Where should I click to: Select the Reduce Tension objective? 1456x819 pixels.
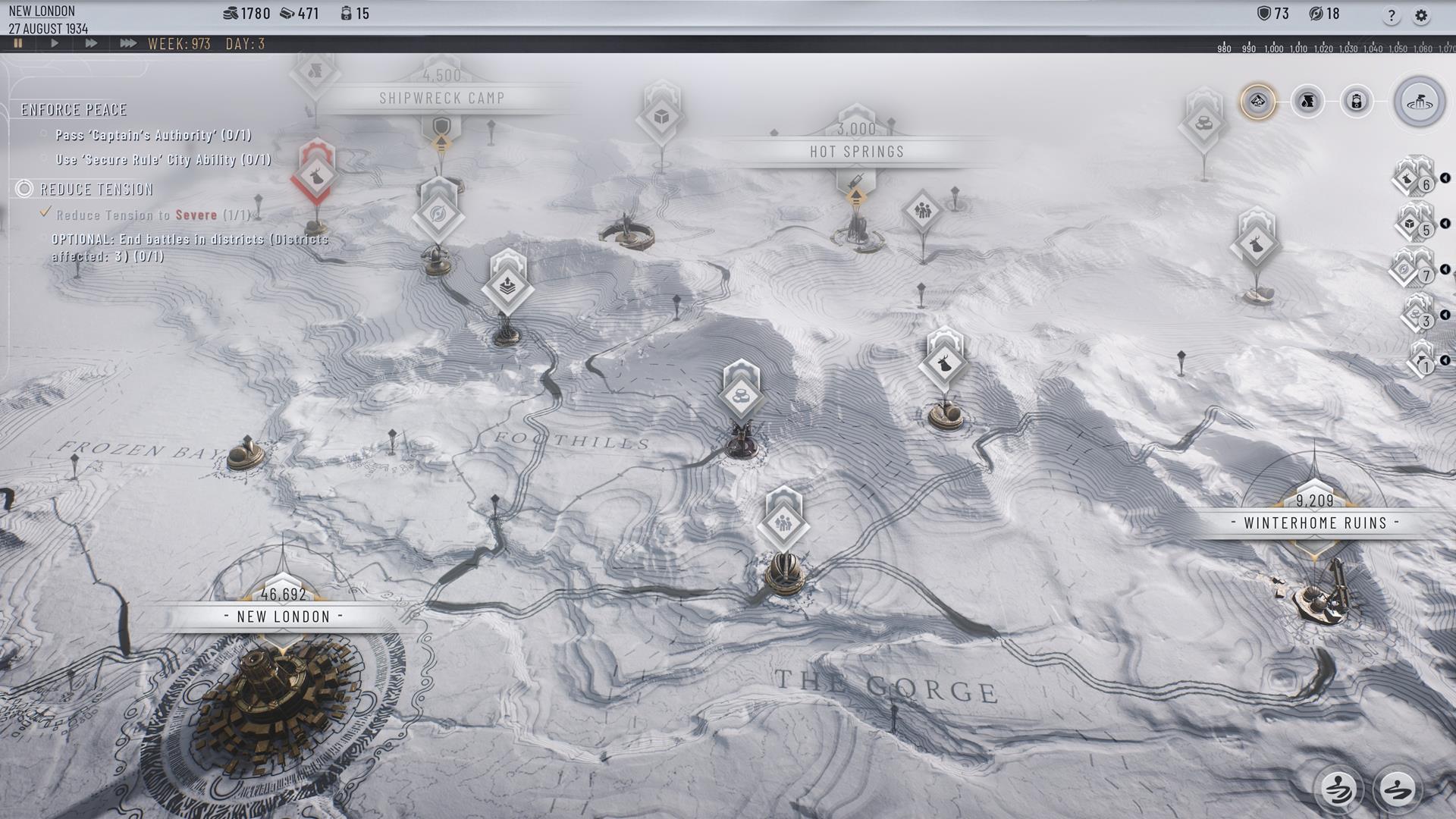pyautogui.click(x=96, y=190)
